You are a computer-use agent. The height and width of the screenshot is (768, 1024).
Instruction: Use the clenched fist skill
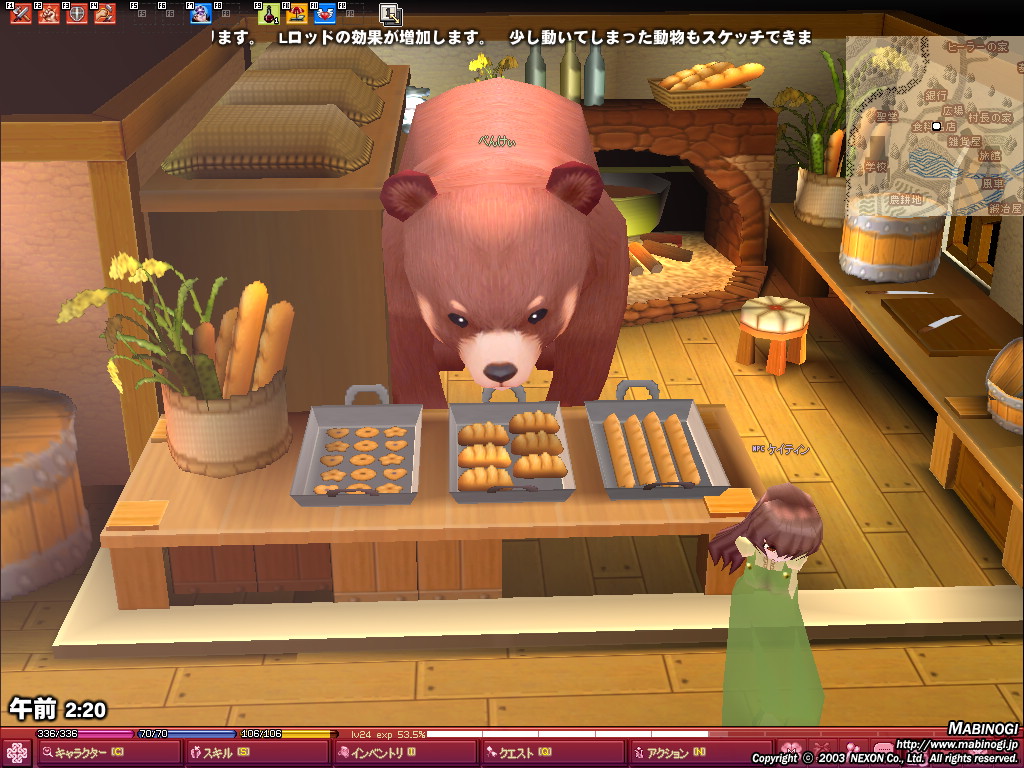pyautogui.click(x=48, y=14)
